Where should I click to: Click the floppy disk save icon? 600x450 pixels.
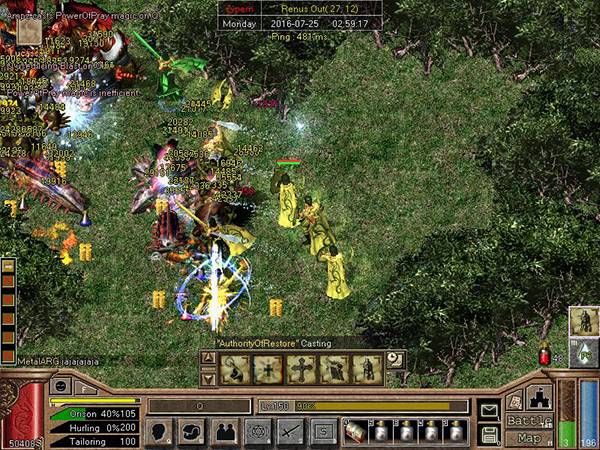coord(489,433)
